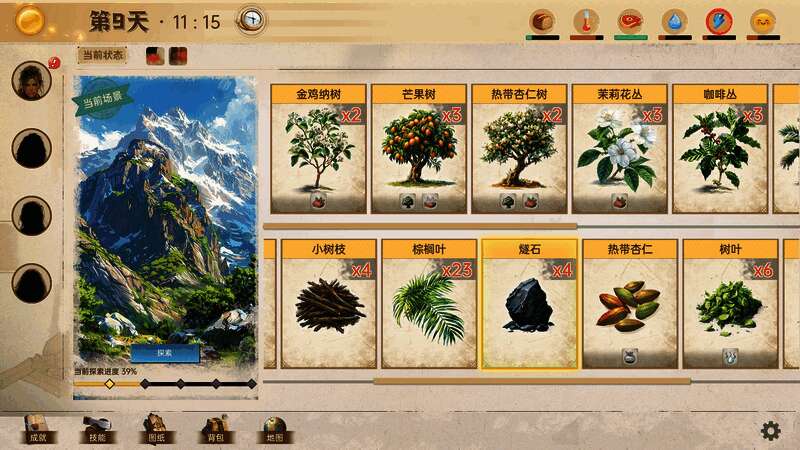The height and width of the screenshot is (450, 800).
Task: Click the clock icon beside the time
Action: [x=251, y=20]
